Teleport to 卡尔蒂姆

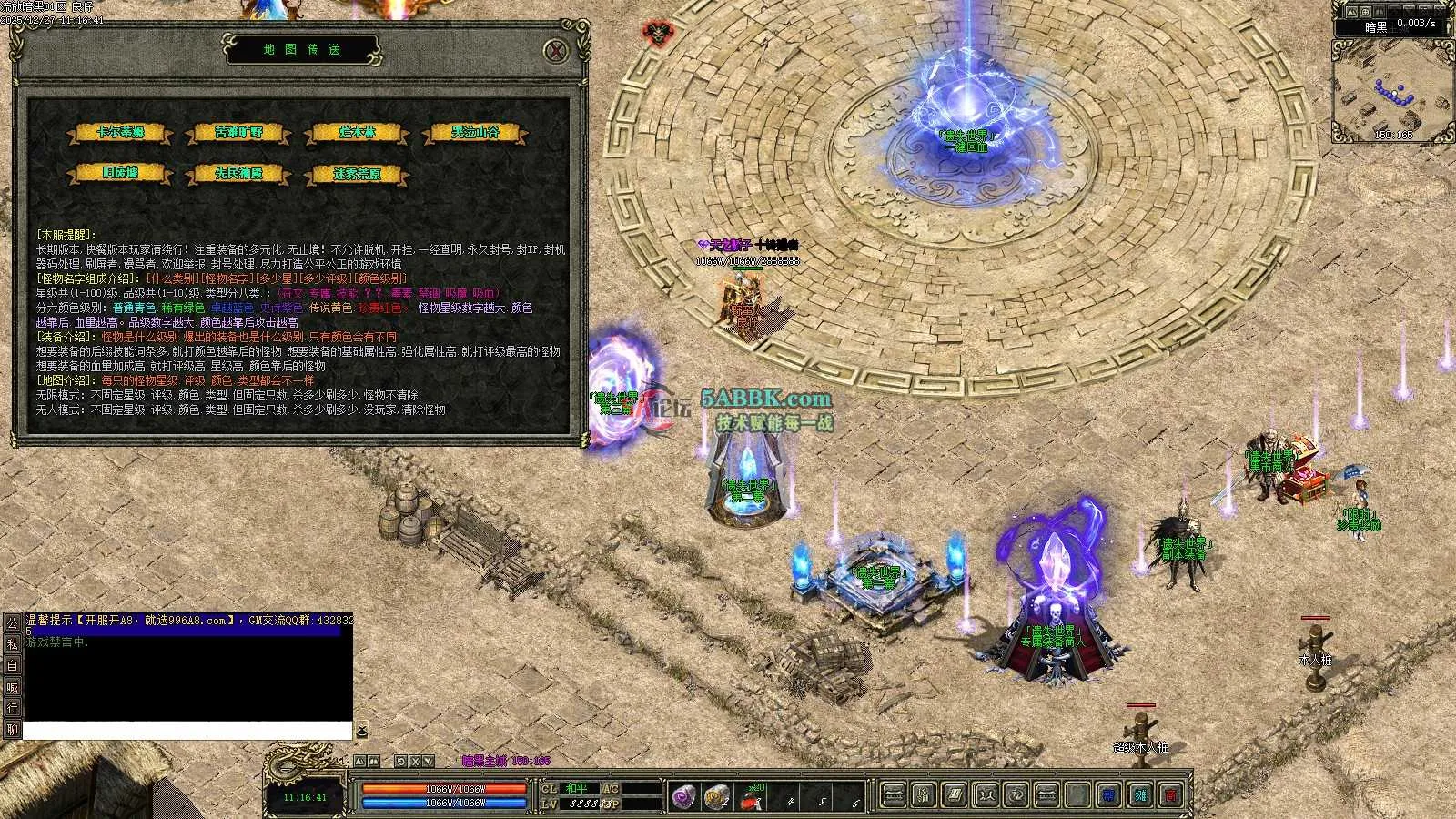(x=120, y=133)
